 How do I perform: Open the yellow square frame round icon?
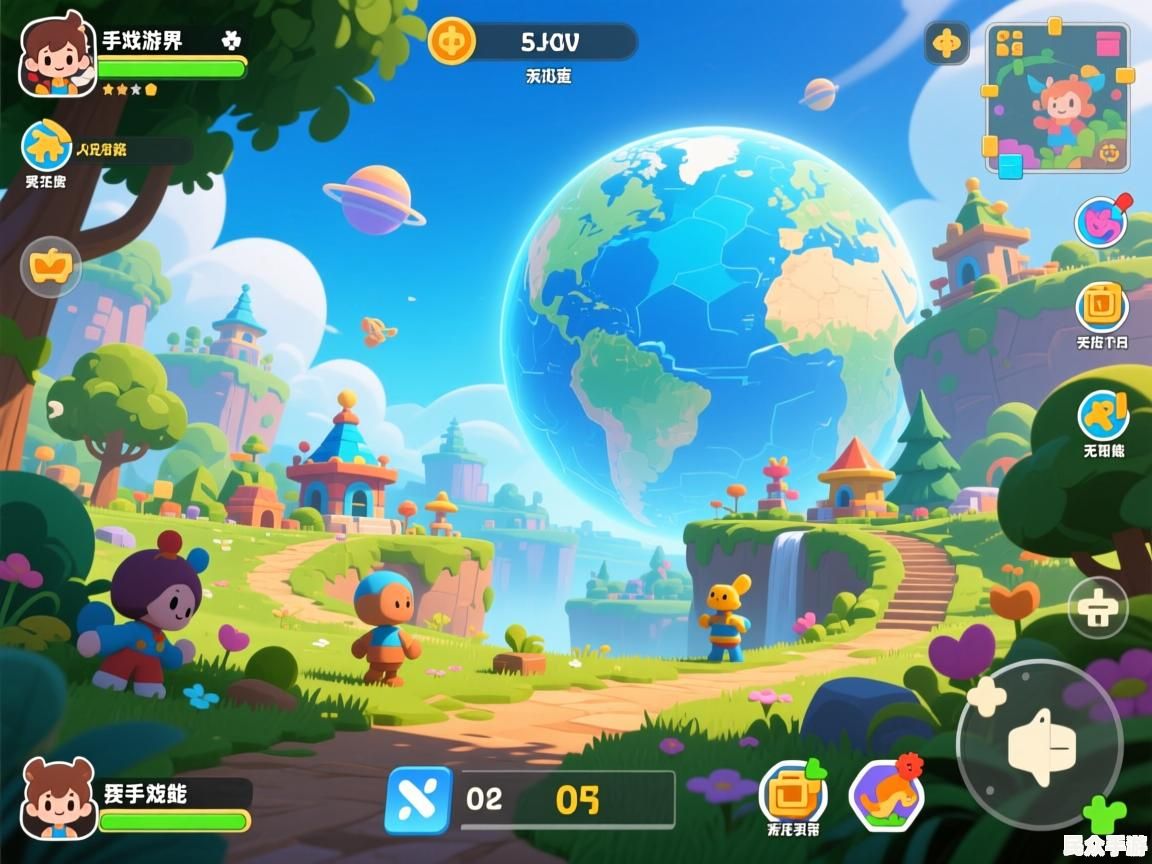pos(1102,305)
